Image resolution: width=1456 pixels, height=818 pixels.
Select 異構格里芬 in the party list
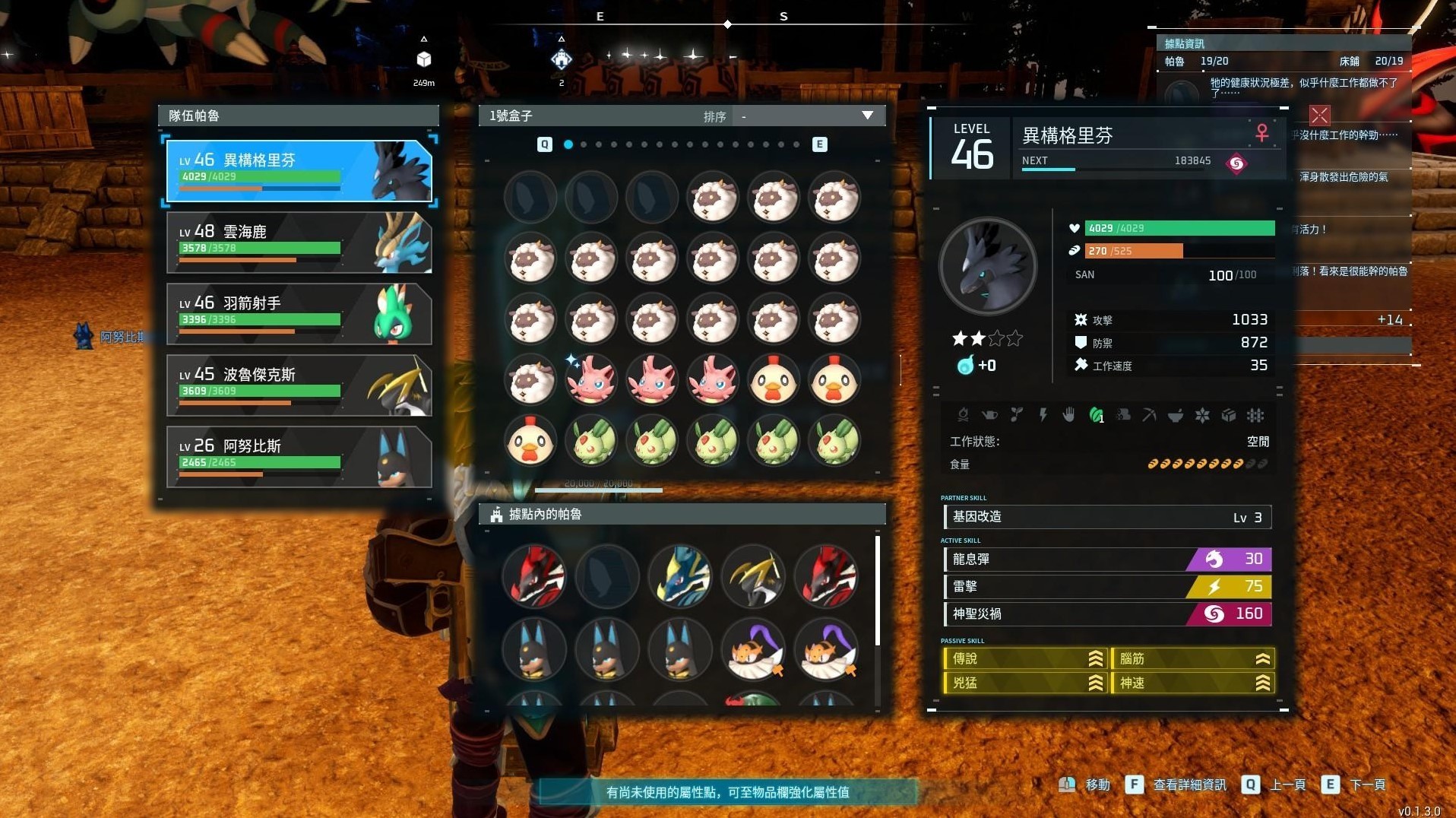pyautogui.click(x=299, y=170)
